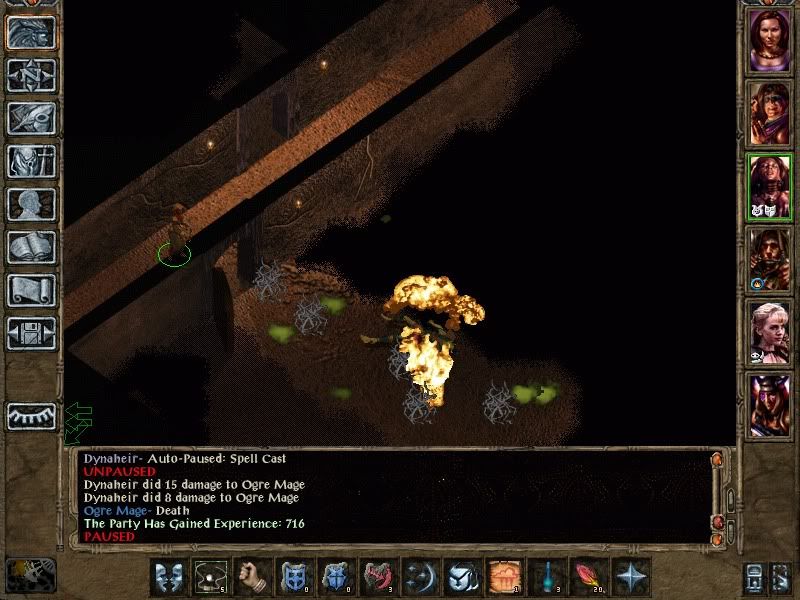The image size is (800, 600).
Task: Return to game with top sidebar button
Action: coord(31,32)
